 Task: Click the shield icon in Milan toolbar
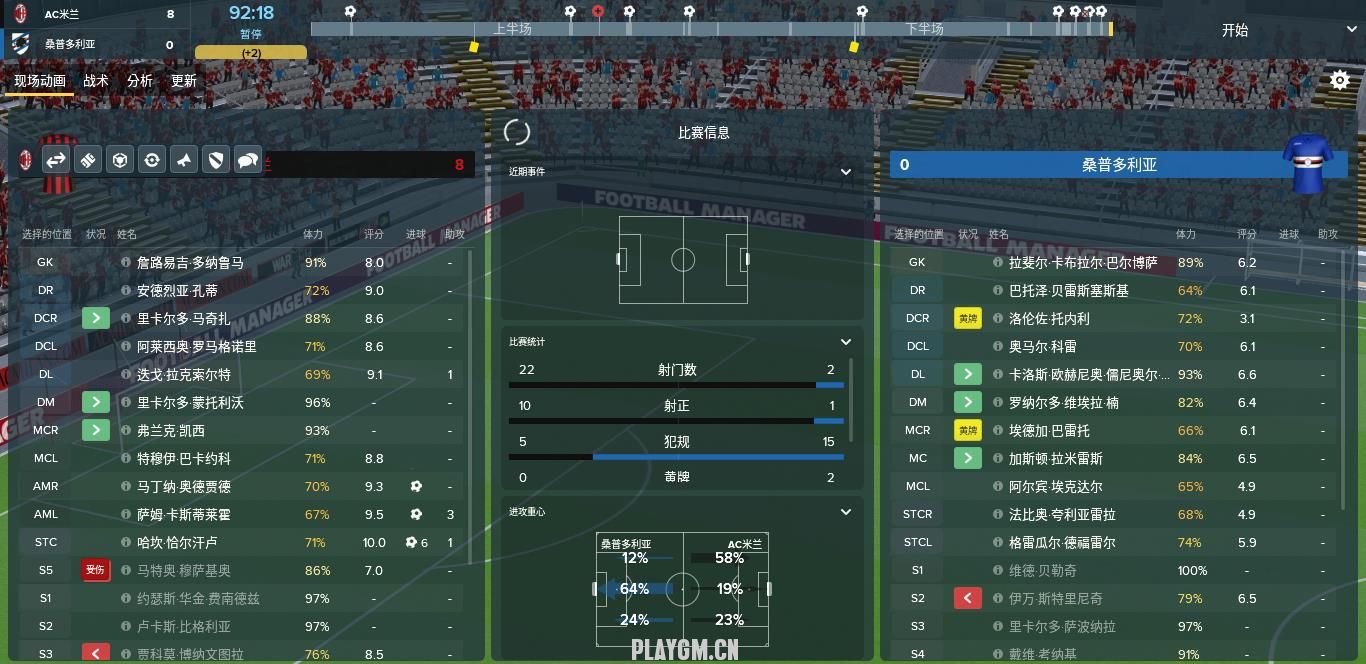[x=215, y=160]
